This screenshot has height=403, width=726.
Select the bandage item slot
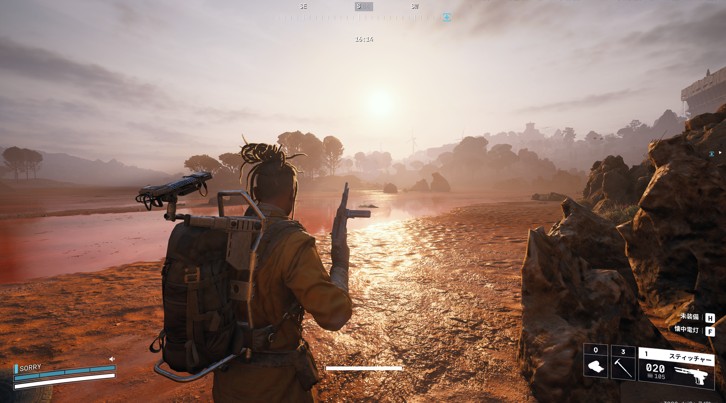click(595, 366)
